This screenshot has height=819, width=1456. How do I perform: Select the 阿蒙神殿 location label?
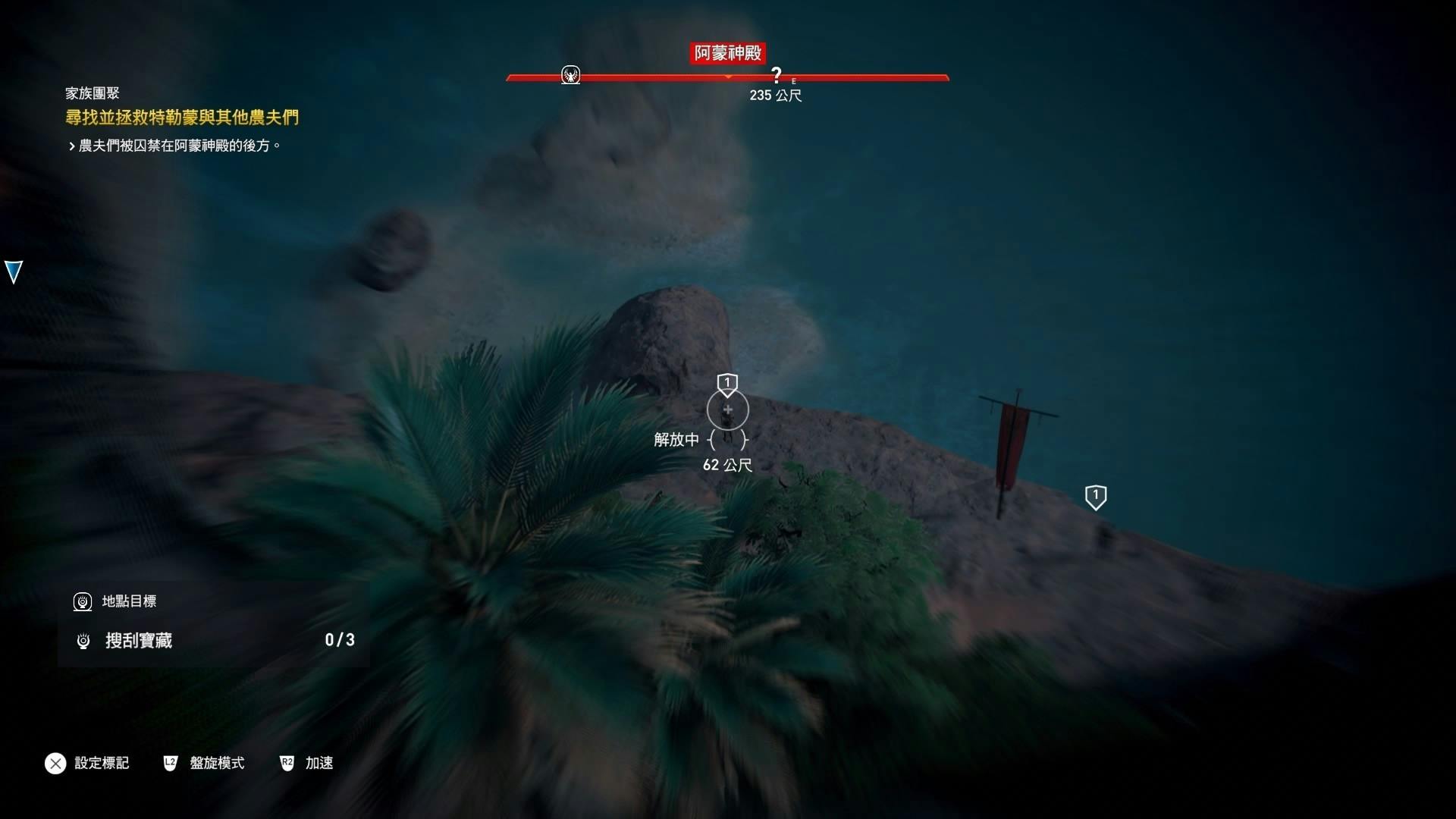tap(727, 53)
